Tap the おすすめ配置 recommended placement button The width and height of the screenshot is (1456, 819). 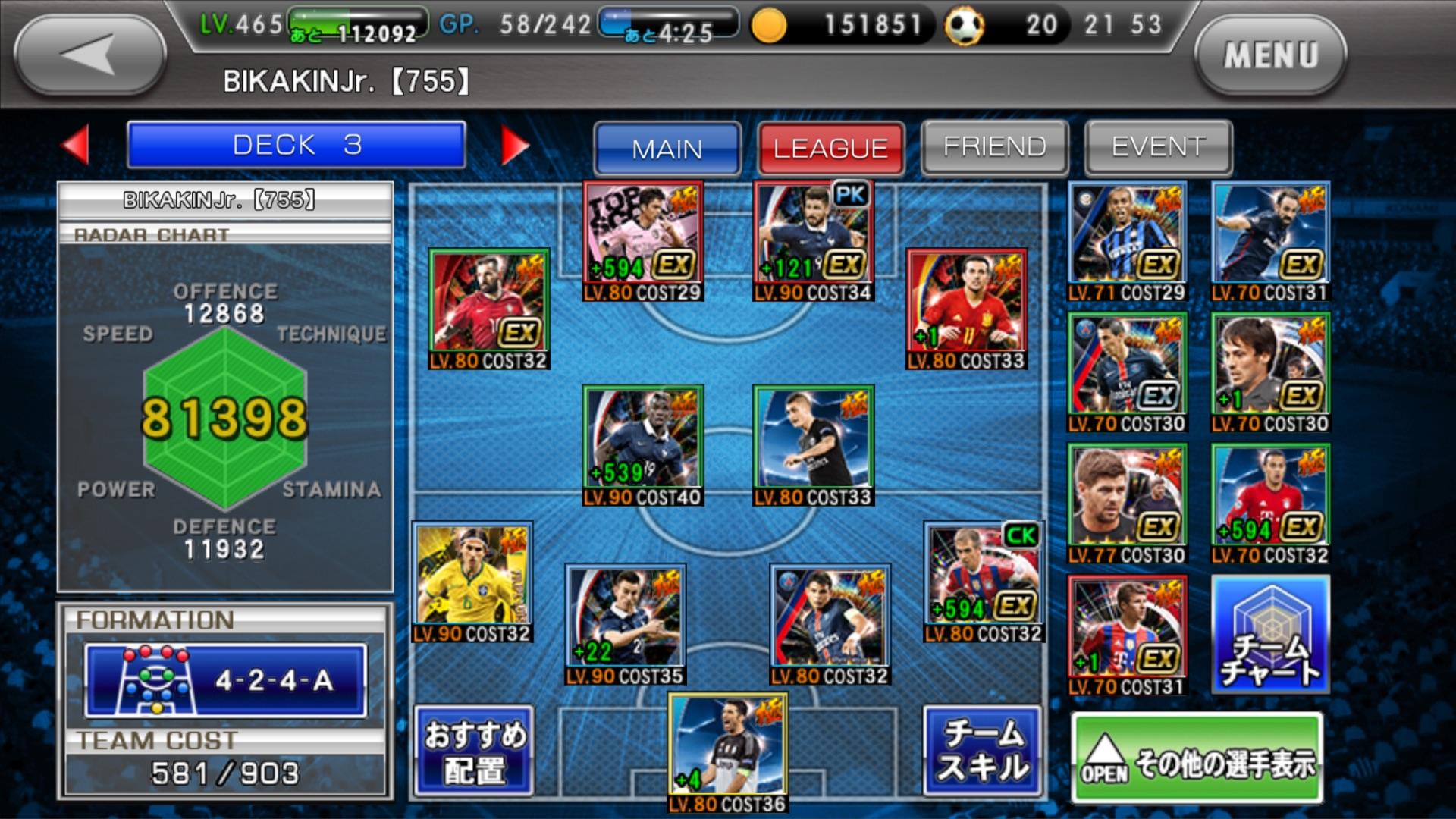474,751
